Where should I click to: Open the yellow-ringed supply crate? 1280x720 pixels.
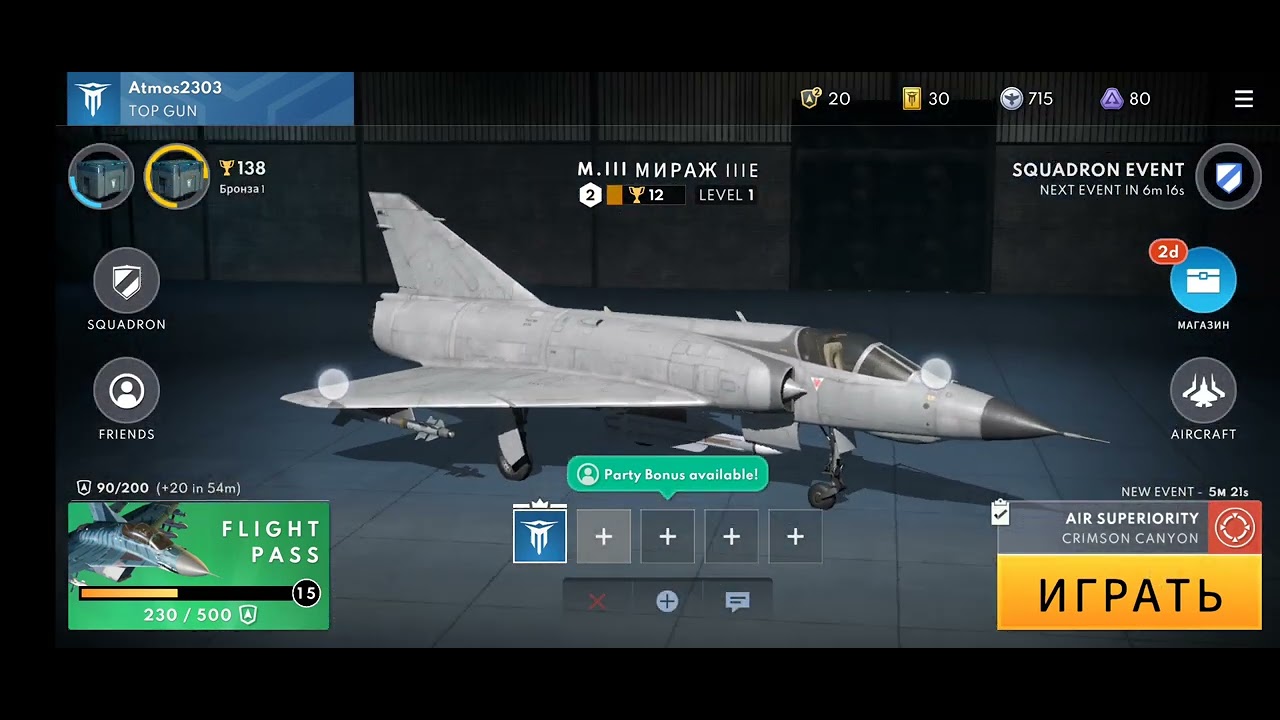point(177,177)
